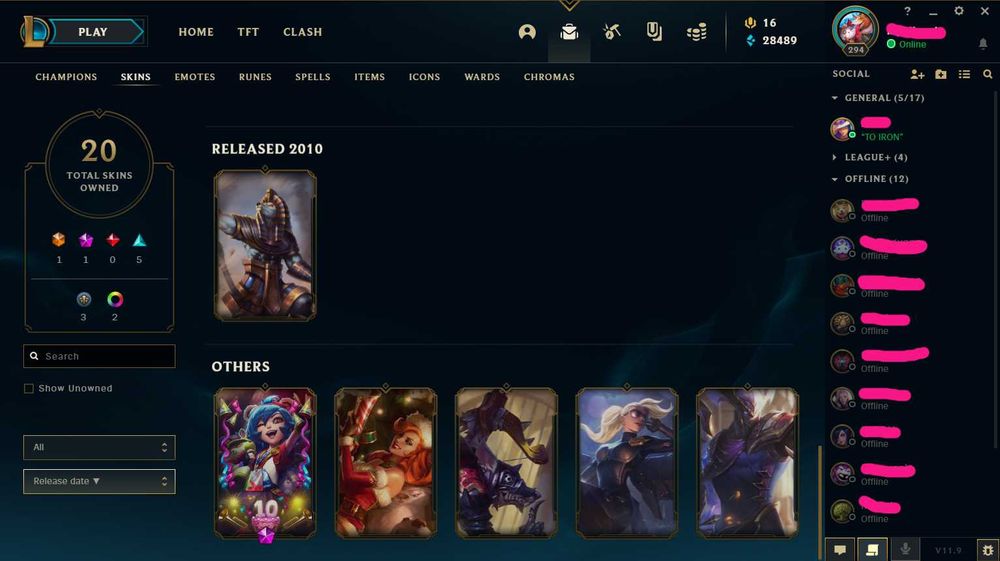
Task: Select the SPELLS tab
Action: pyautogui.click(x=312, y=77)
